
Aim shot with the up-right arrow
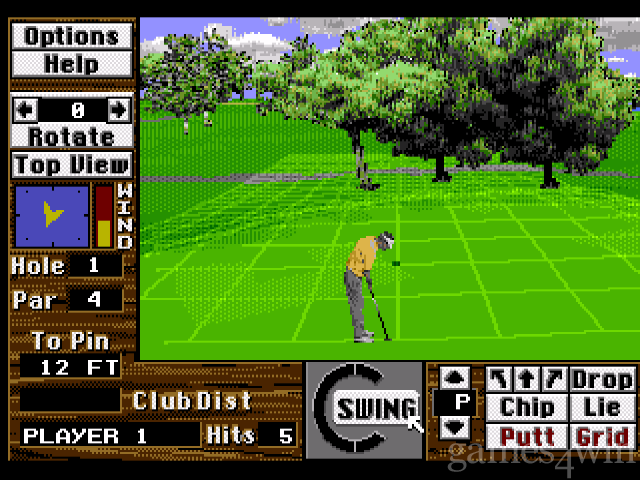pos(553,379)
